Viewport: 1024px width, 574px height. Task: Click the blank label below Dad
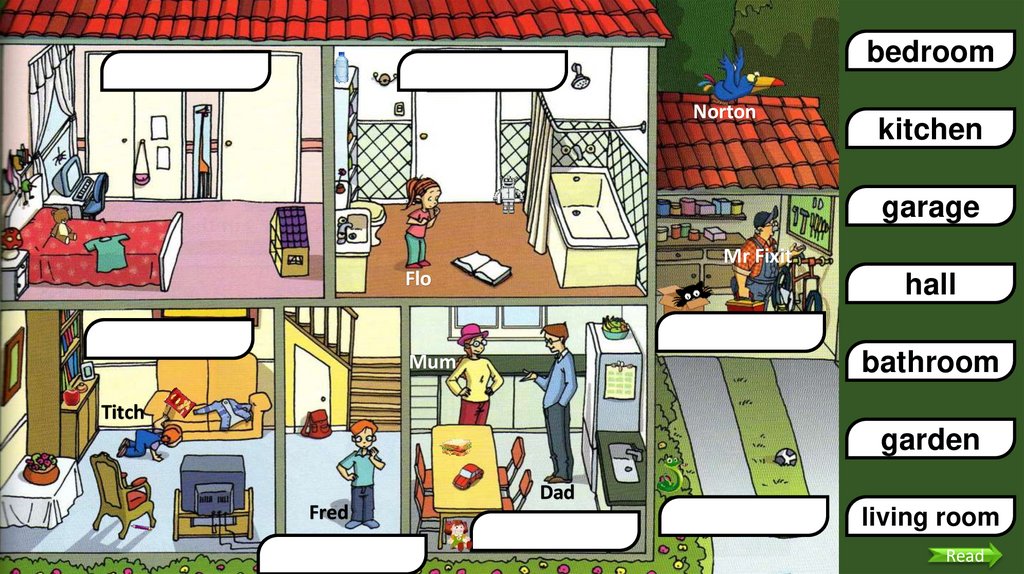pyautogui.click(x=554, y=531)
